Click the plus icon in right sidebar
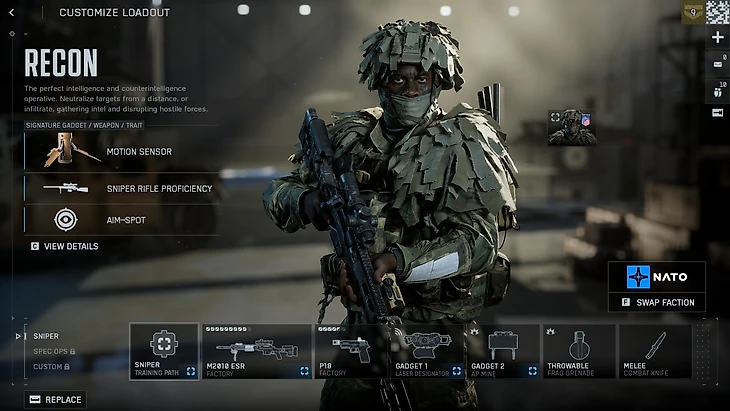This screenshot has width=730, height=411. click(x=717, y=37)
